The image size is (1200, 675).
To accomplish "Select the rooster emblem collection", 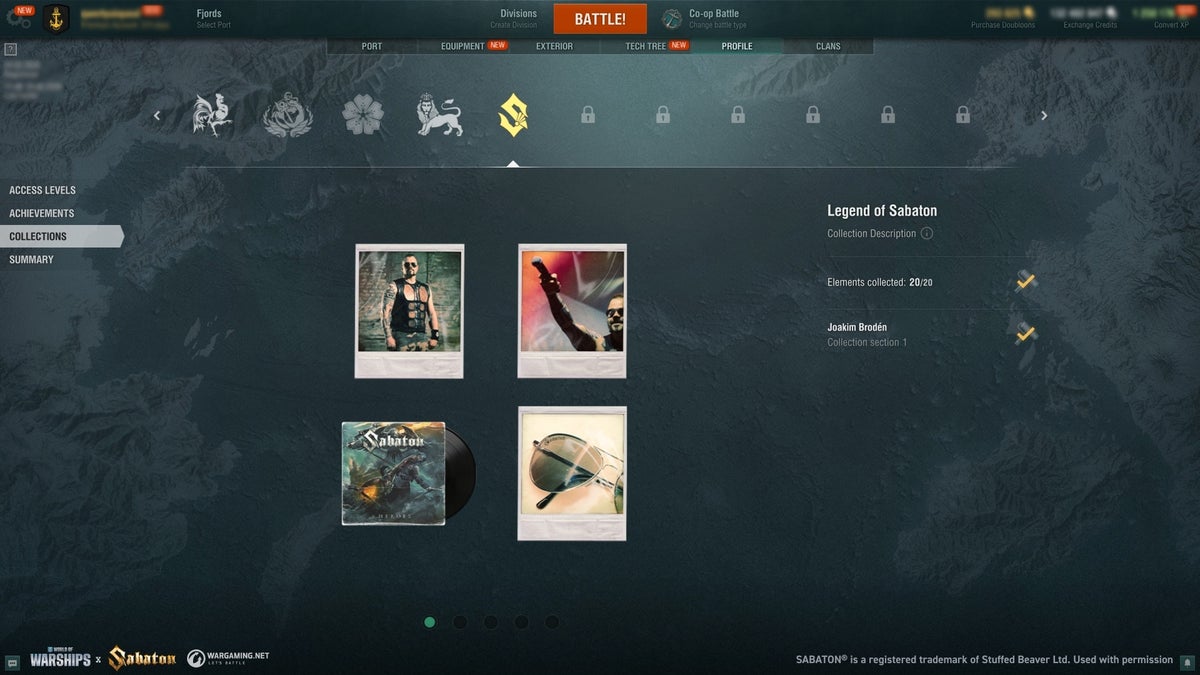I will (x=213, y=115).
